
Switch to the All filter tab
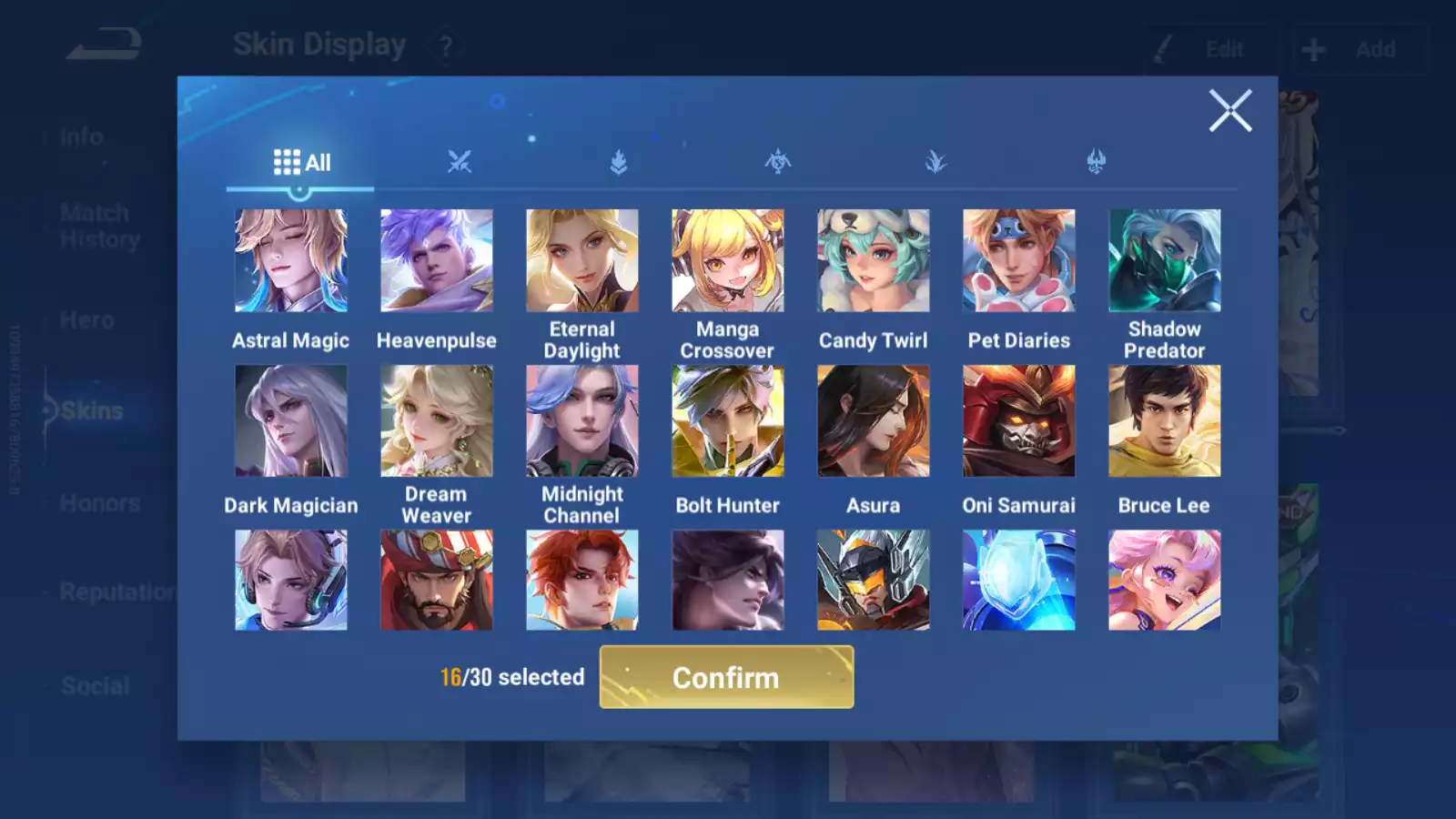point(300,161)
